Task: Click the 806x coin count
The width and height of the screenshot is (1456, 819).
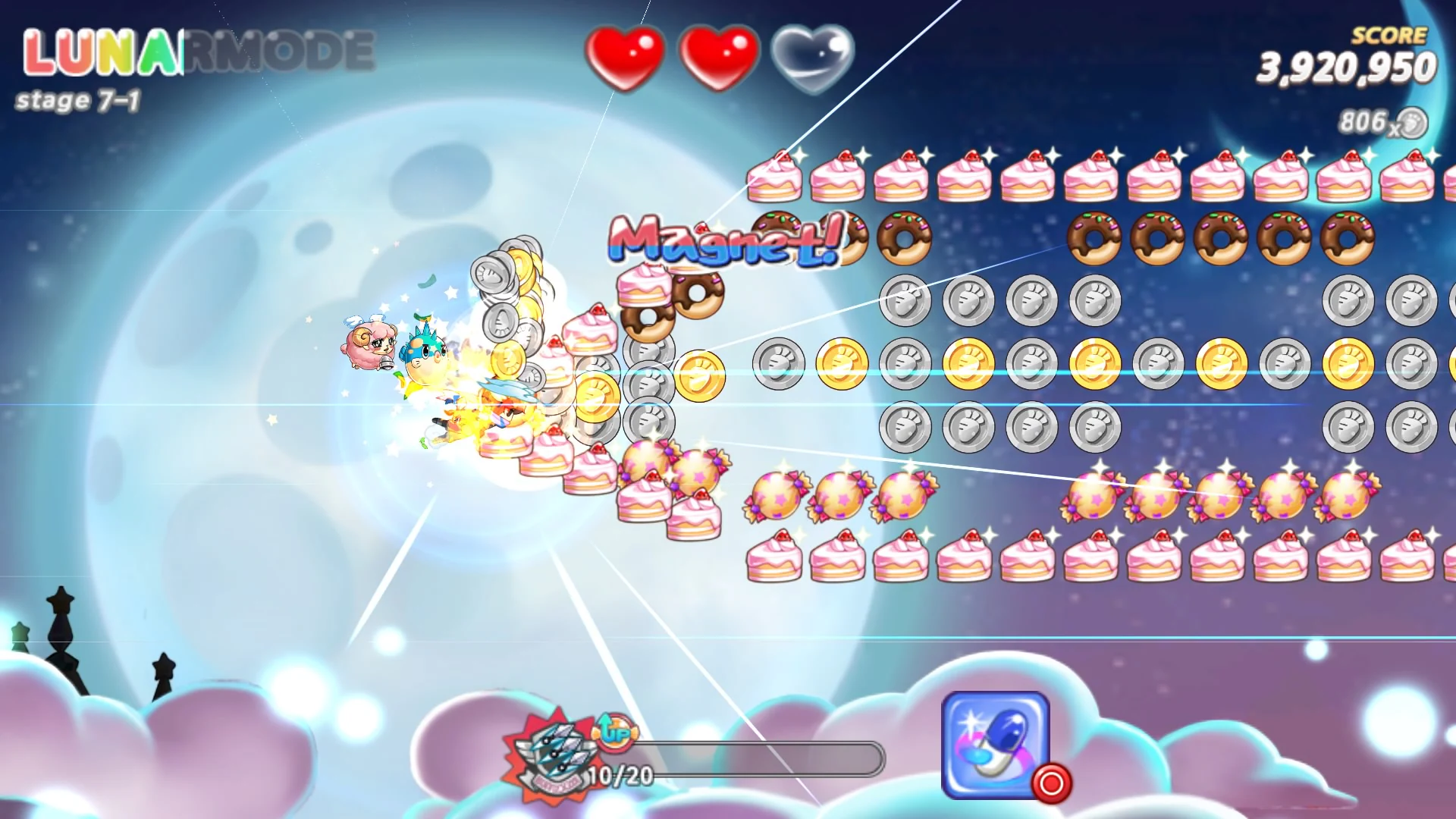Action: pos(1365,121)
